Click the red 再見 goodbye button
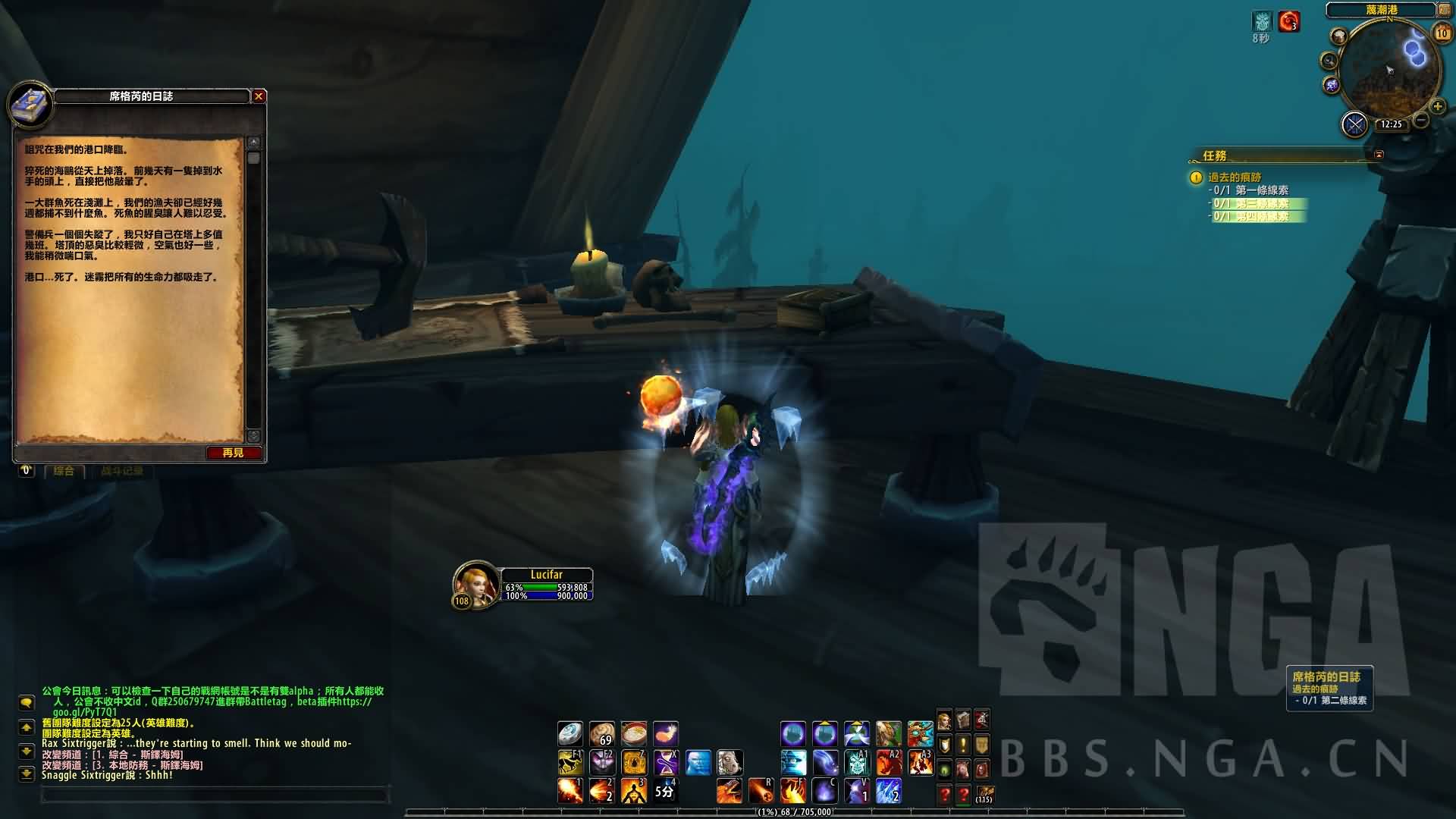1456x819 pixels. pyautogui.click(x=234, y=453)
